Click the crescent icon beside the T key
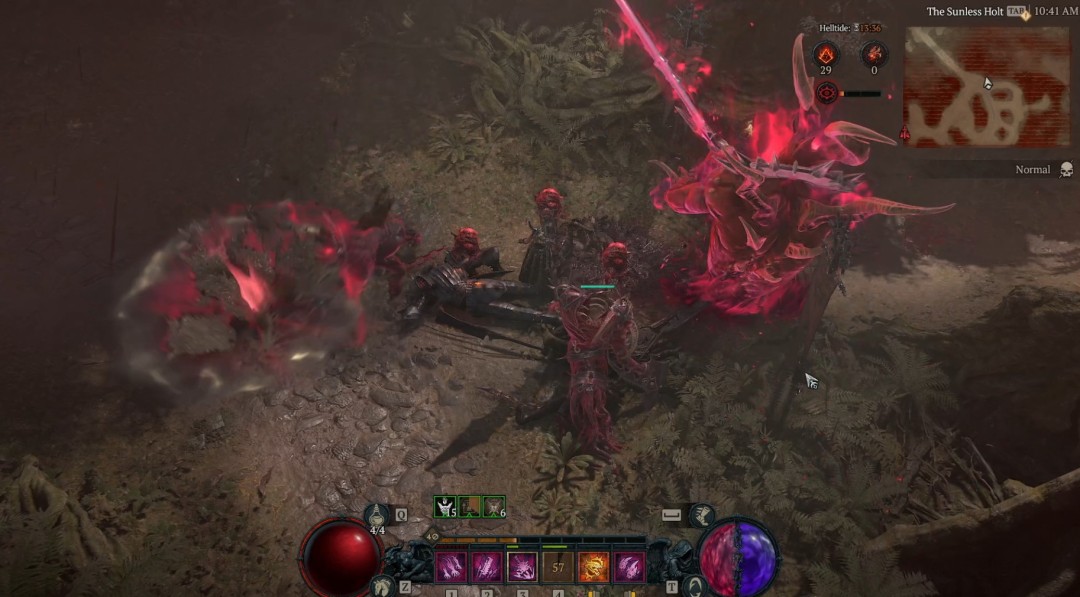Viewport: 1080px width, 597px height. click(692, 586)
